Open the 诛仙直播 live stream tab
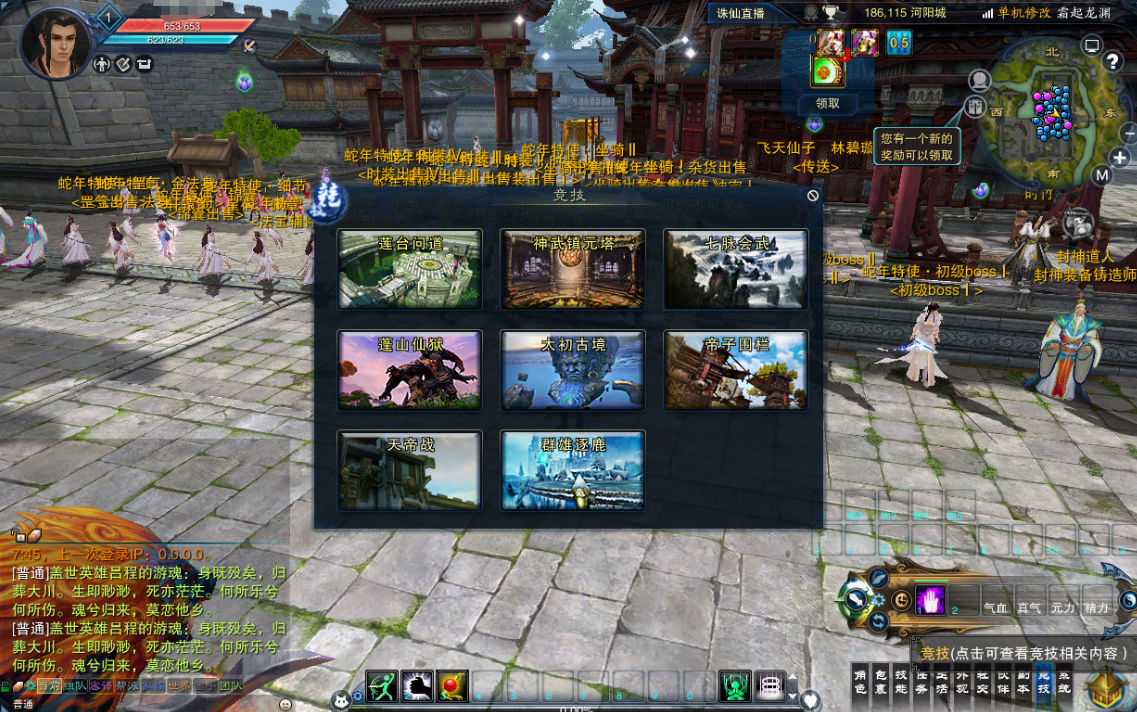The width and height of the screenshot is (1137, 712). [x=741, y=13]
